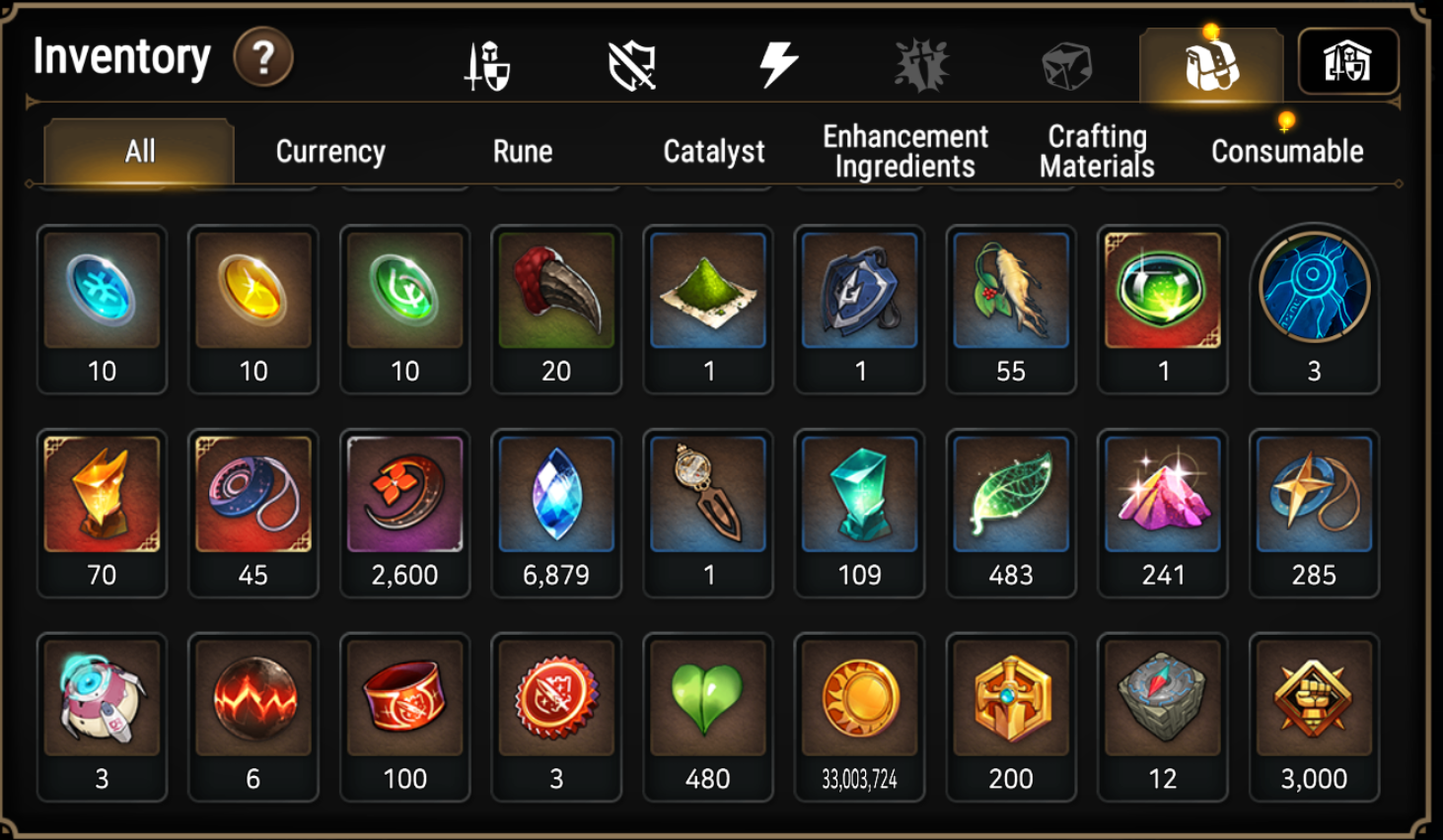Open the lightning bolt inventory category
1443x840 pixels.
pos(777,65)
